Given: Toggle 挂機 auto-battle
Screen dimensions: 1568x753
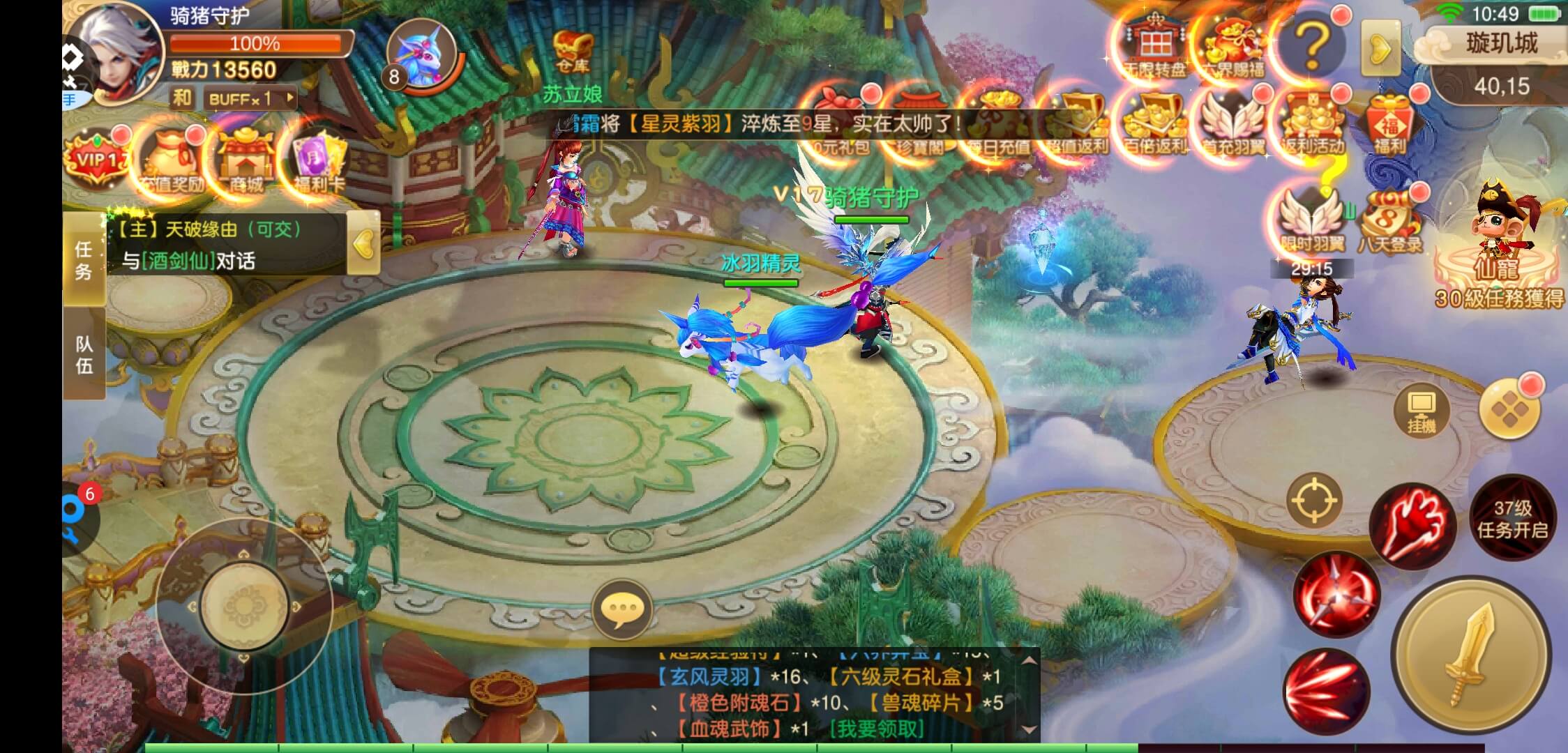Looking at the screenshot, I should pyautogui.click(x=1421, y=411).
